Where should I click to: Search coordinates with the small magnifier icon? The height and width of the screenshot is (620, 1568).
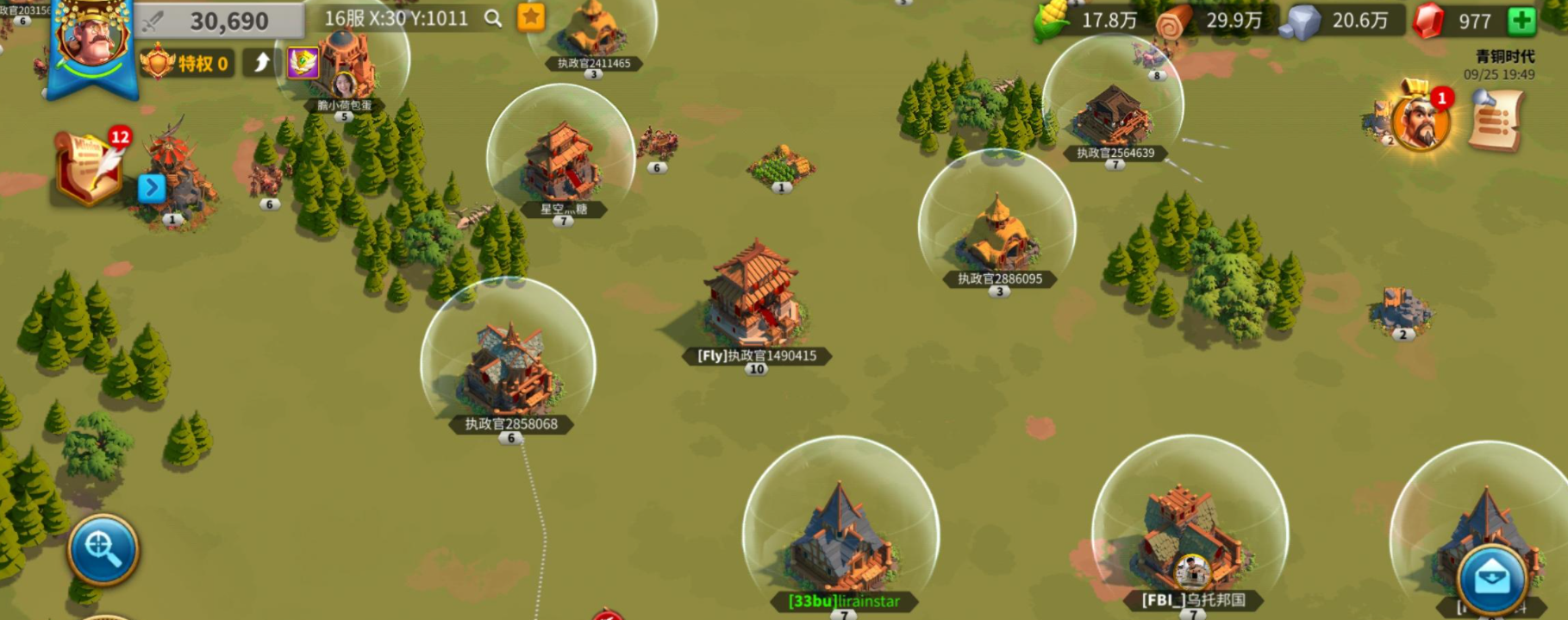point(493,18)
